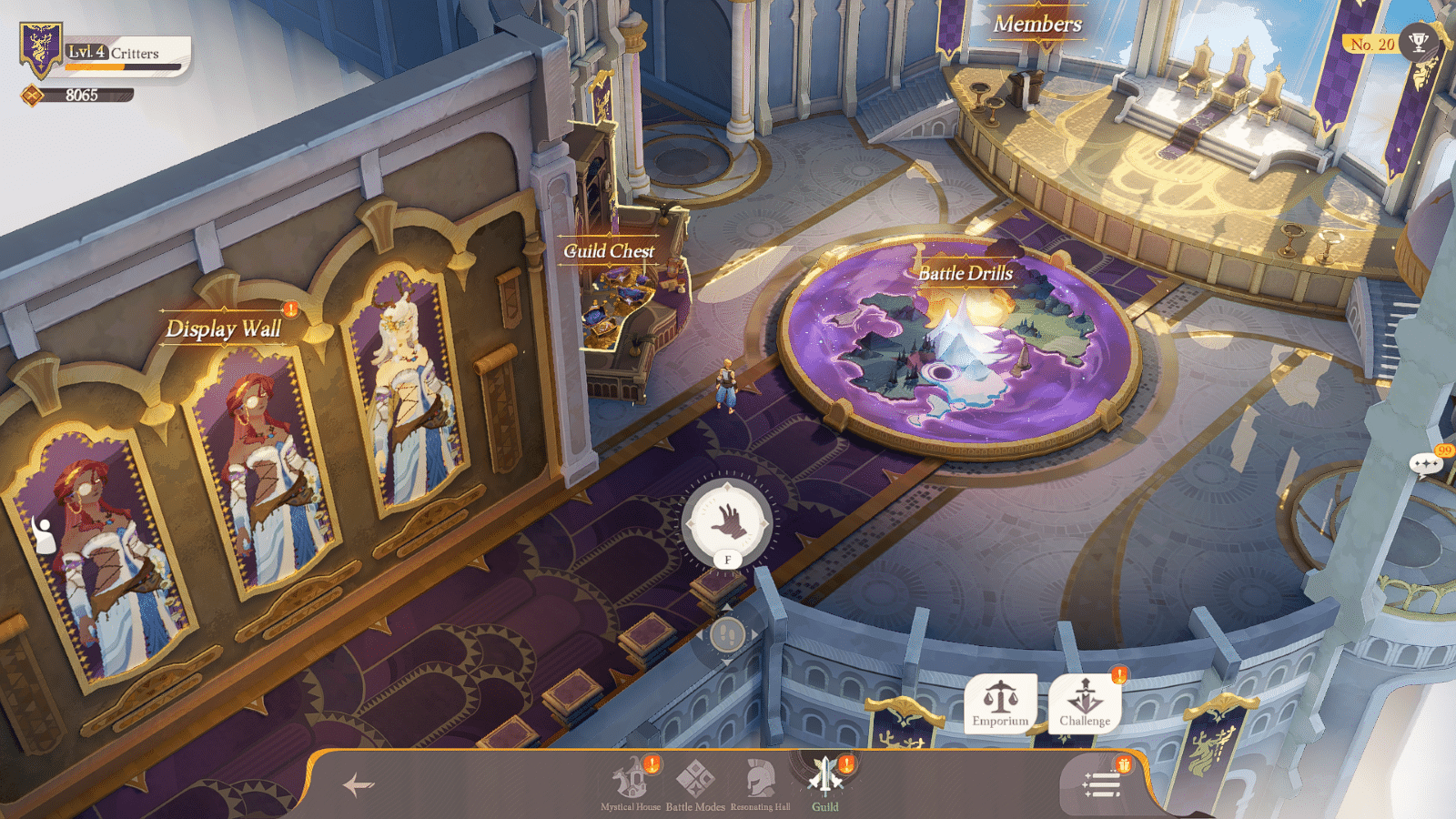This screenshot has height=819, width=1456.
Task: Open the coin currency icon showing 8065
Action: pyautogui.click(x=34, y=92)
